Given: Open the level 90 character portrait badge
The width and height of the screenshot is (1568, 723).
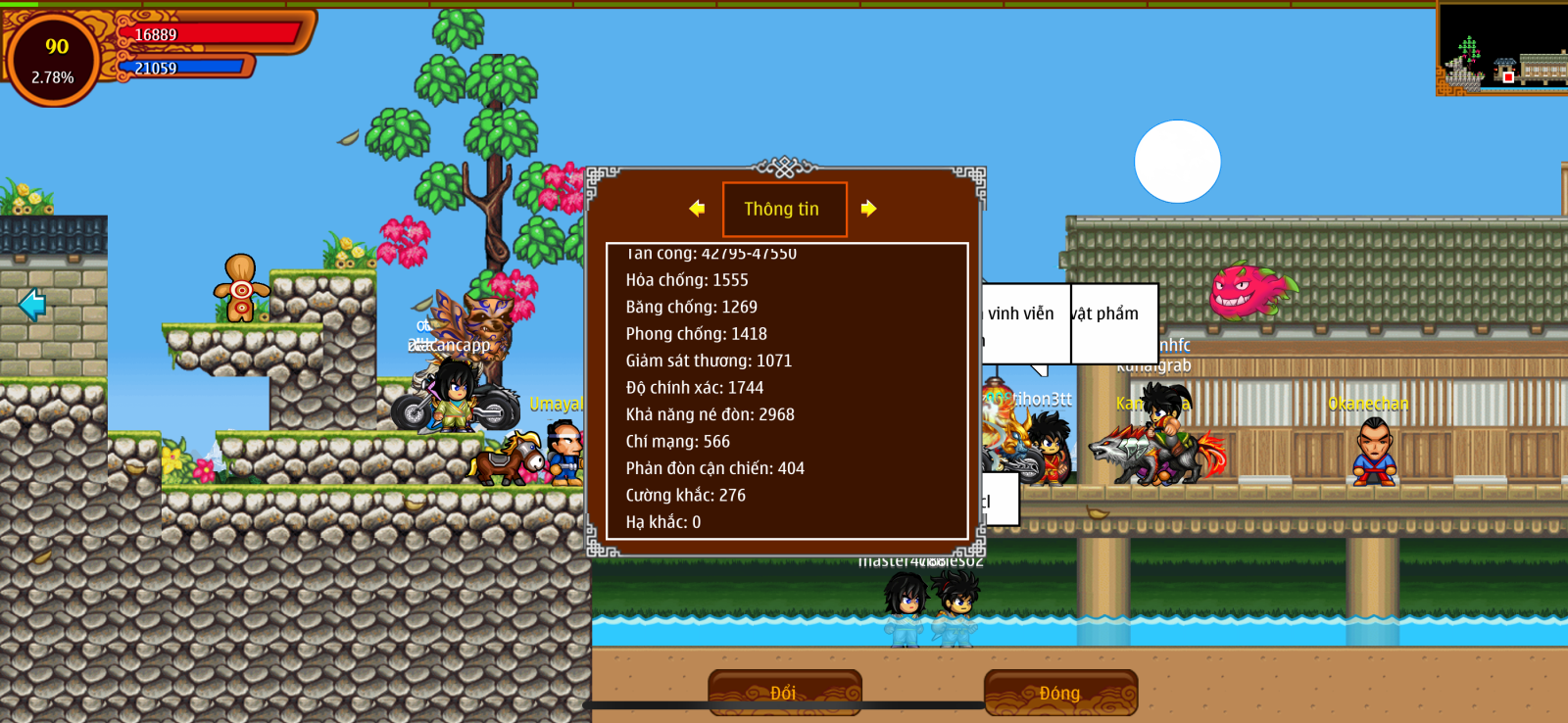Looking at the screenshot, I should (x=54, y=60).
